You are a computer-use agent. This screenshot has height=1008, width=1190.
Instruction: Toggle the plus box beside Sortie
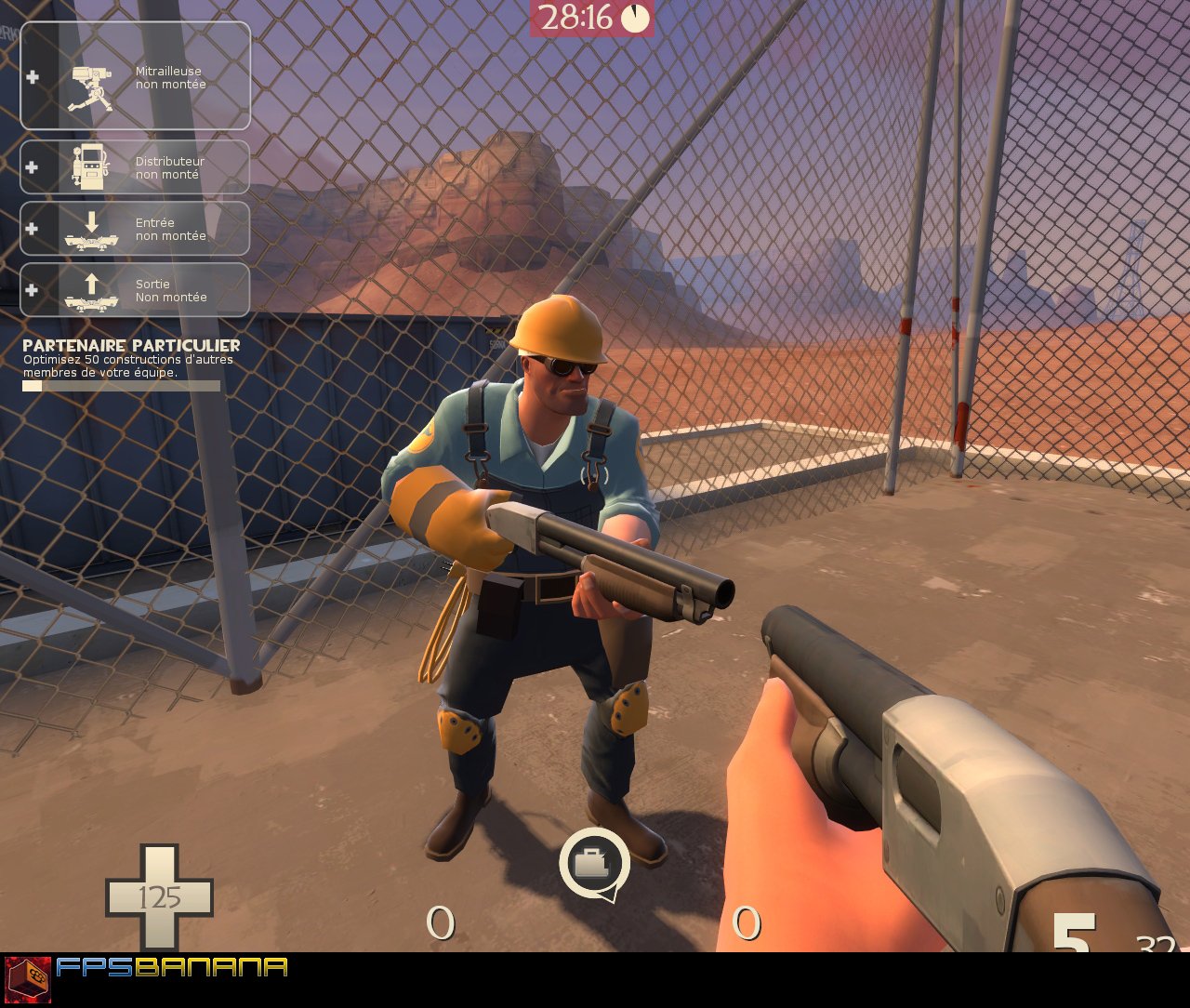pos(33,290)
